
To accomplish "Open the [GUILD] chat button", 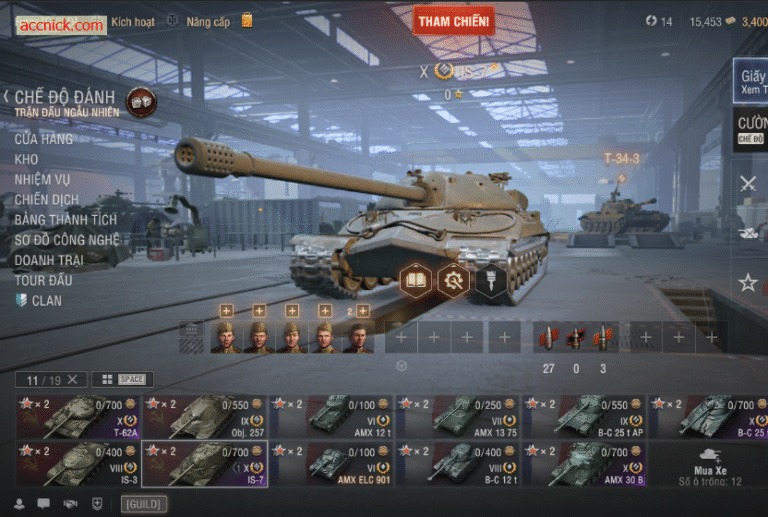I will [144, 504].
